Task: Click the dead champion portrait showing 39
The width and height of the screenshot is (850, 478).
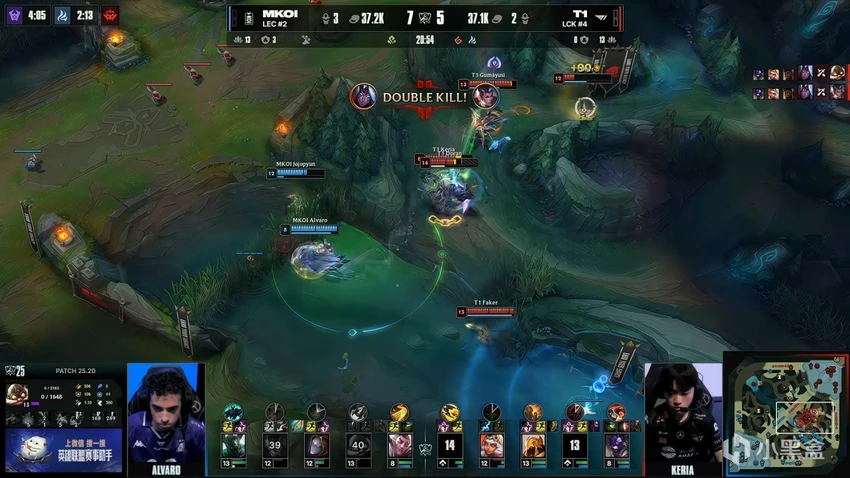Action: tap(274, 444)
